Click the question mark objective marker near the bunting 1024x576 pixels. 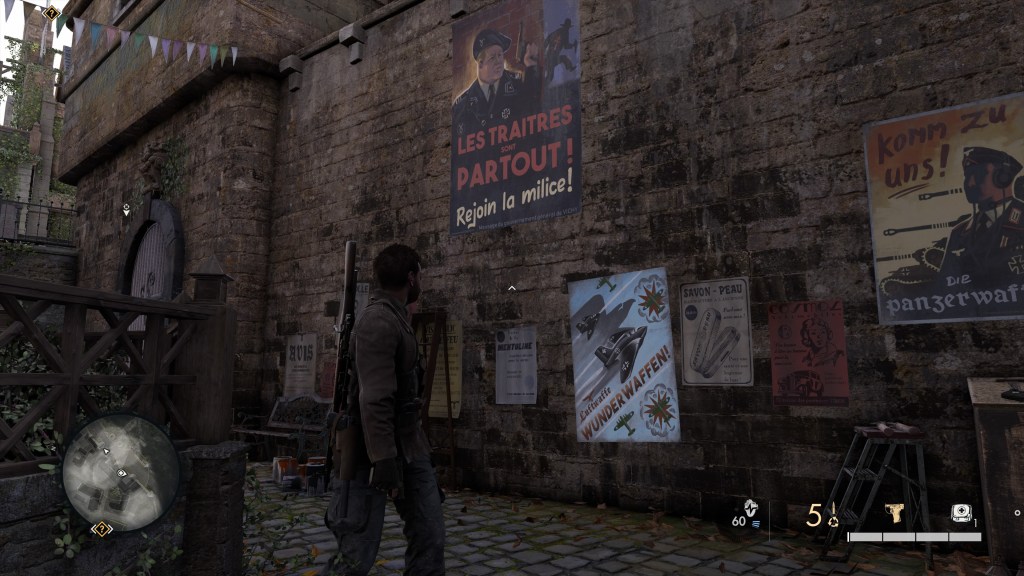[x=51, y=12]
